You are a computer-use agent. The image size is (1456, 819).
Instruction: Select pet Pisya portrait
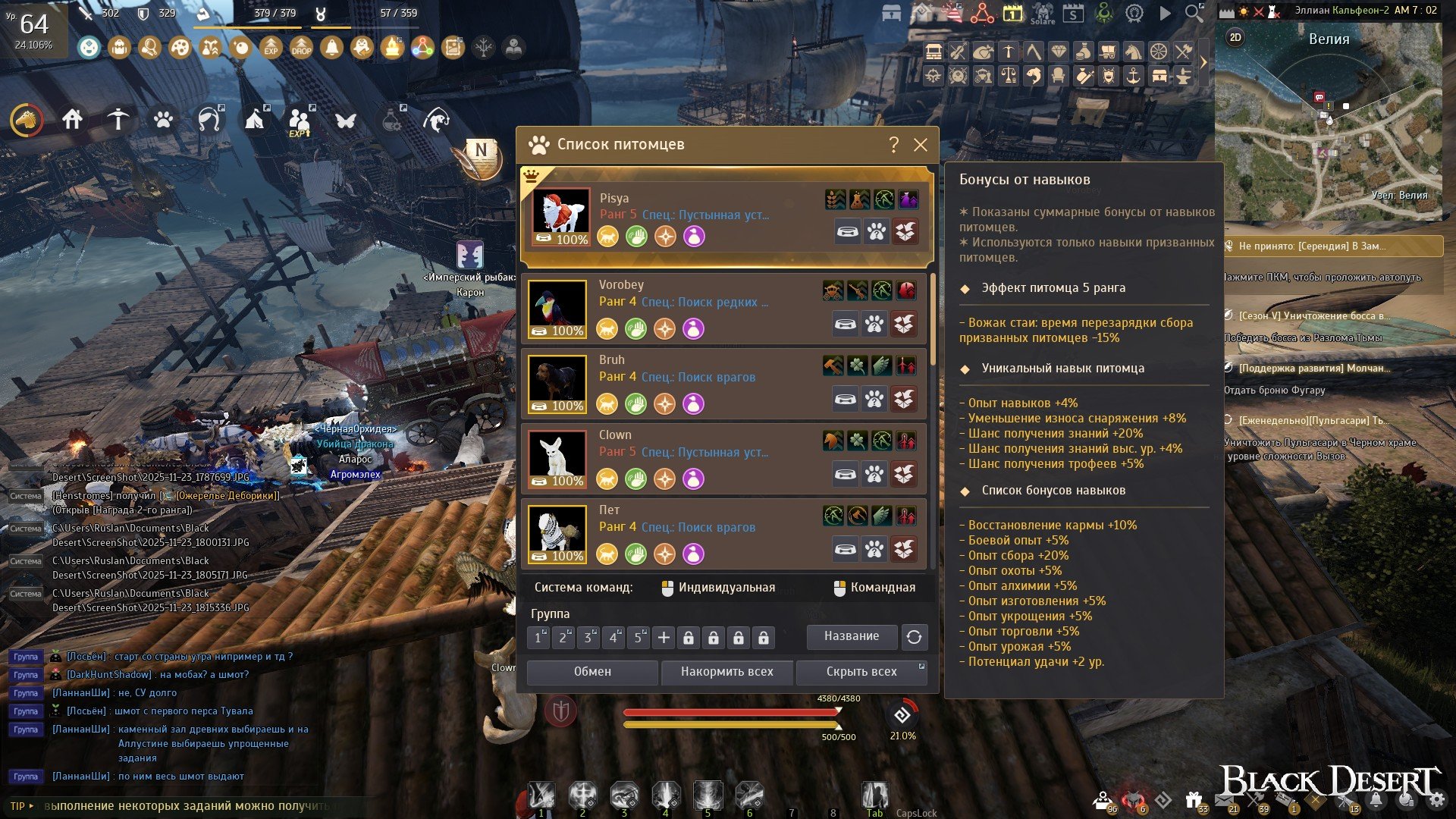tap(560, 217)
